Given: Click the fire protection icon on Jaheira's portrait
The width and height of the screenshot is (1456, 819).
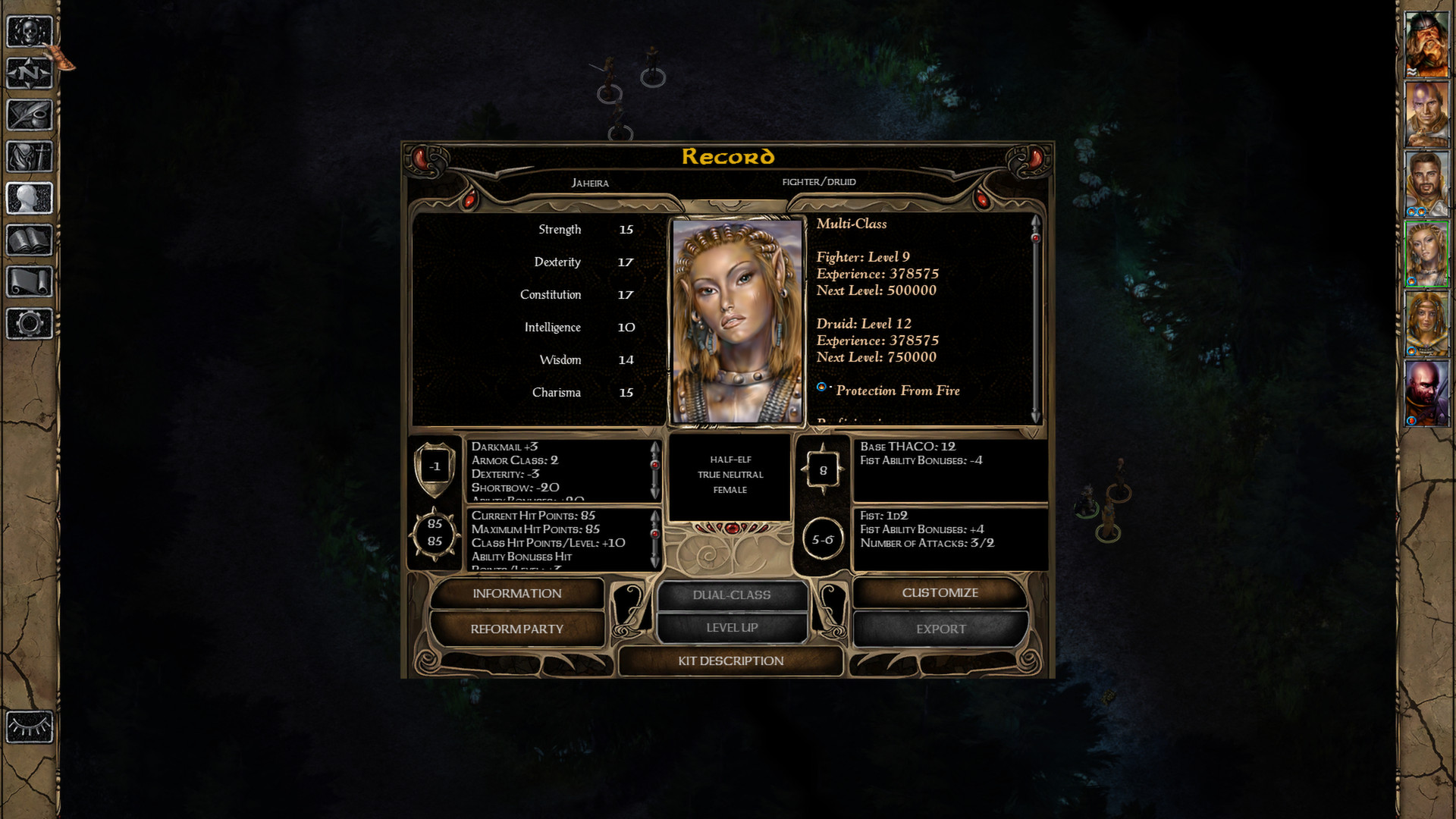Looking at the screenshot, I should click(1411, 281).
